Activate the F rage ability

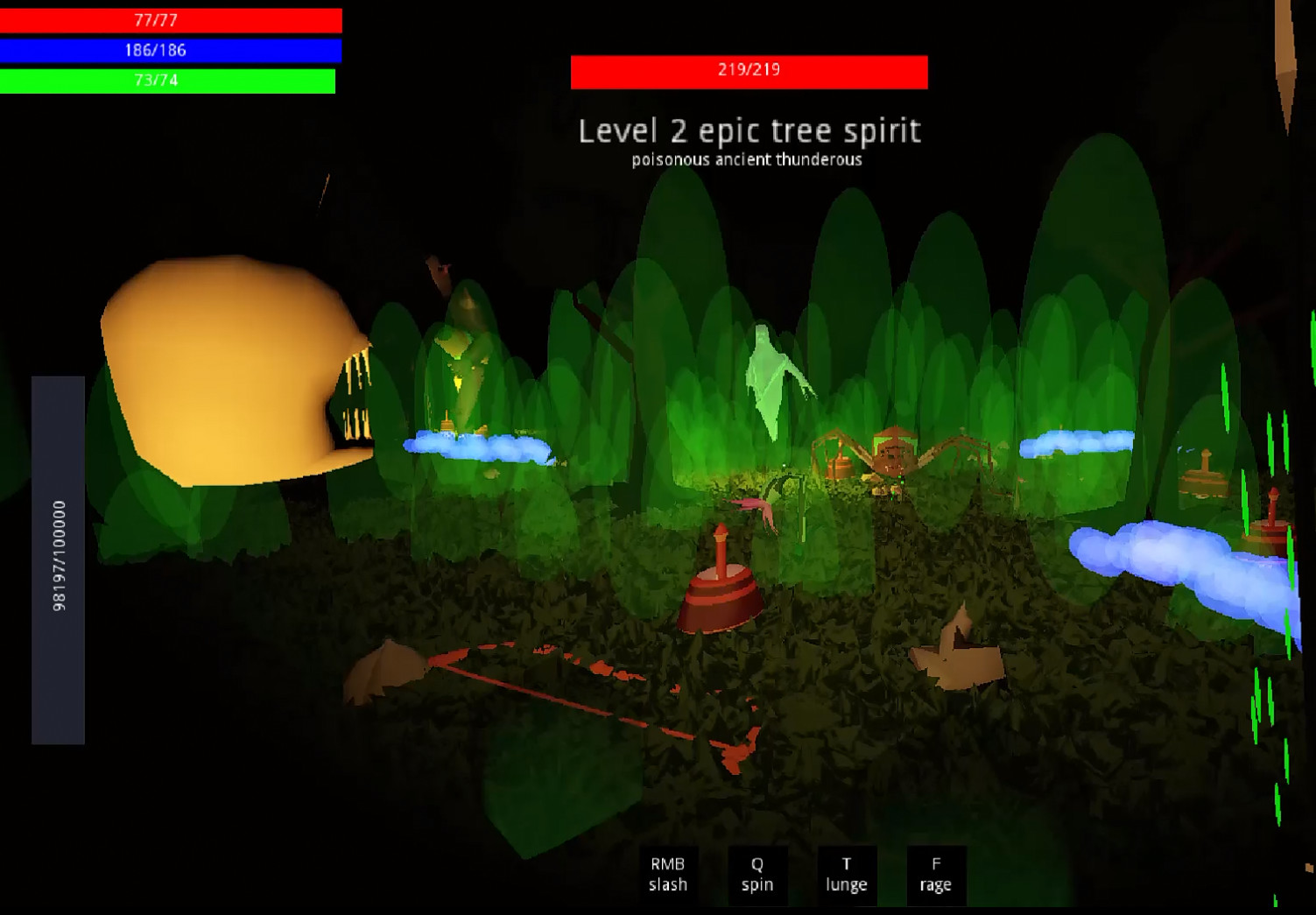point(937,875)
